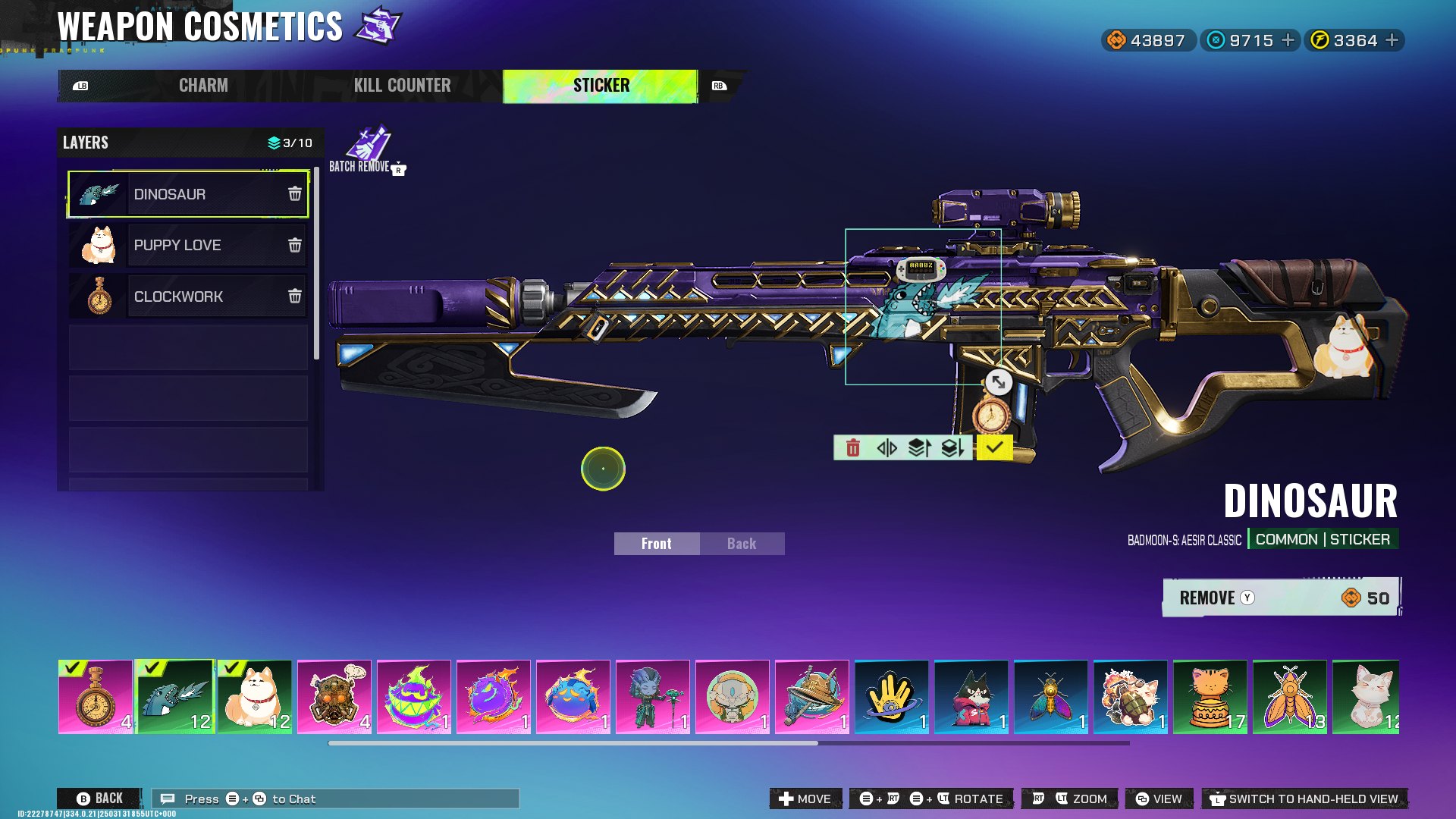
Task: Click the layers count icon showing 3/10
Action: click(273, 143)
